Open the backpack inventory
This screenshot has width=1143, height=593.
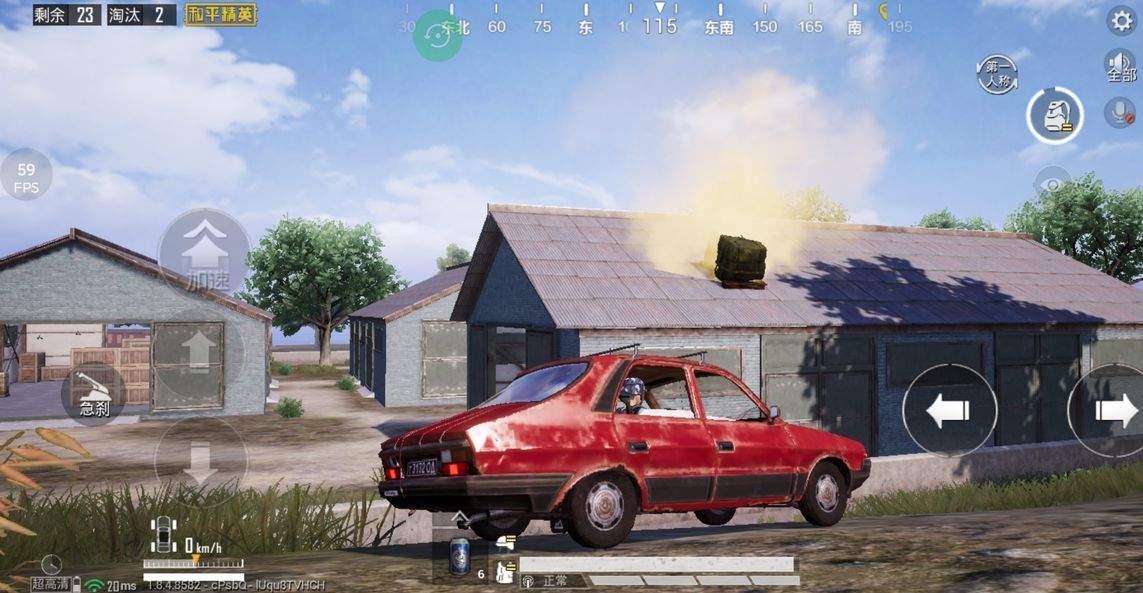click(x=1054, y=116)
